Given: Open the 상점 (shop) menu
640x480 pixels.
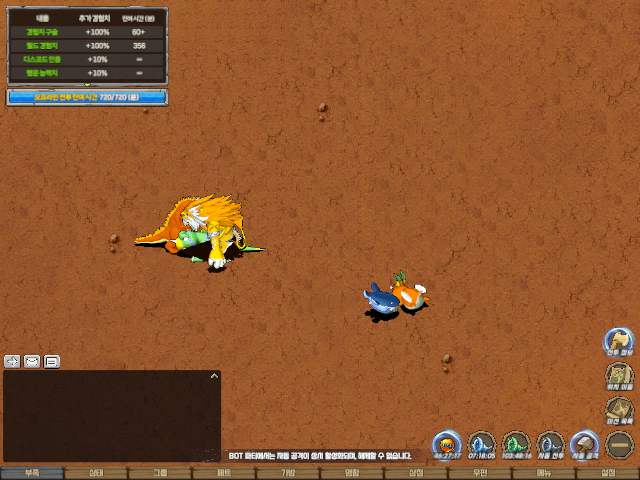Looking at the screenshot, I should 416,473.
